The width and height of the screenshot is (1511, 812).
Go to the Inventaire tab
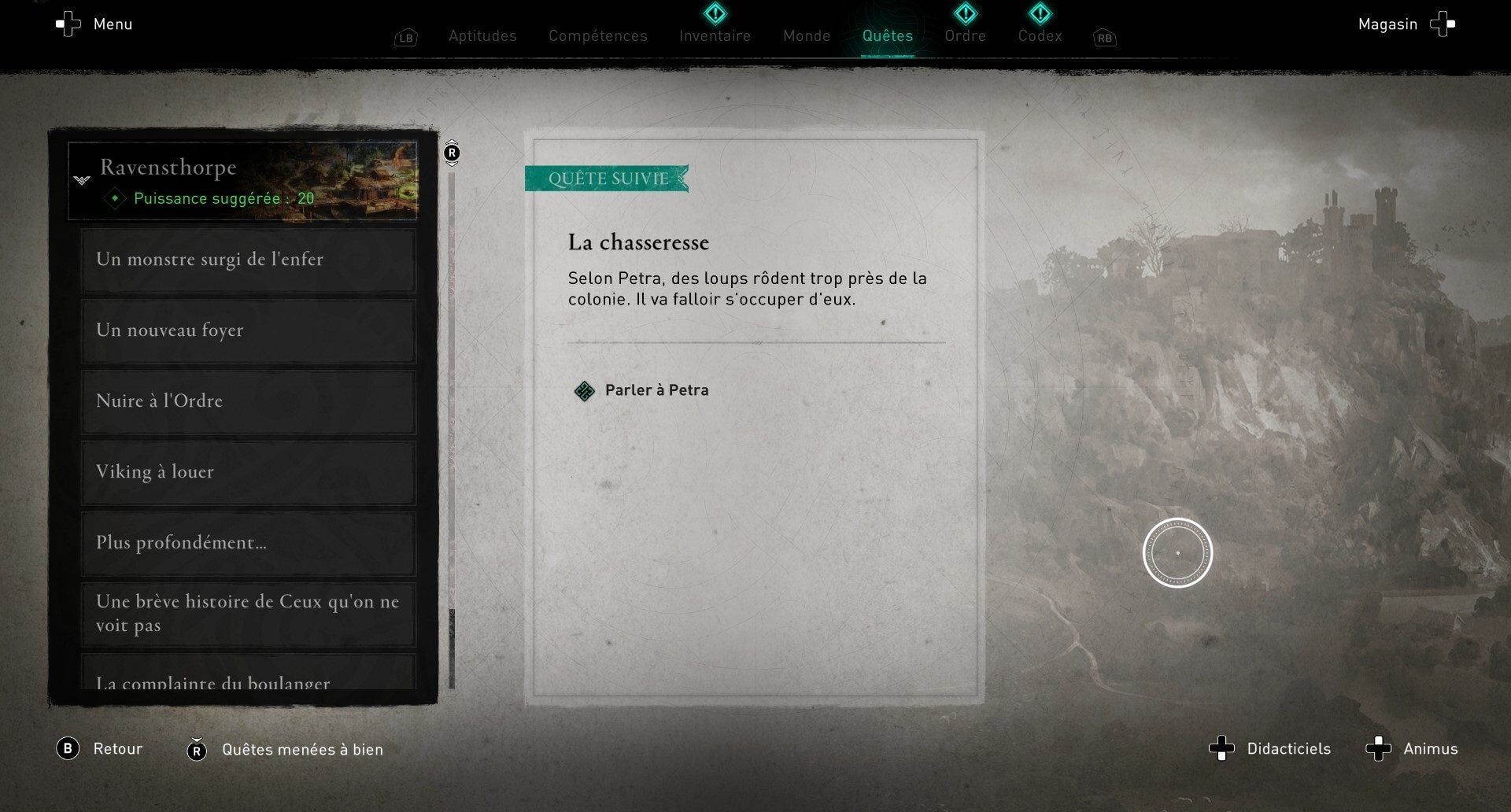(x=715, y=36)
